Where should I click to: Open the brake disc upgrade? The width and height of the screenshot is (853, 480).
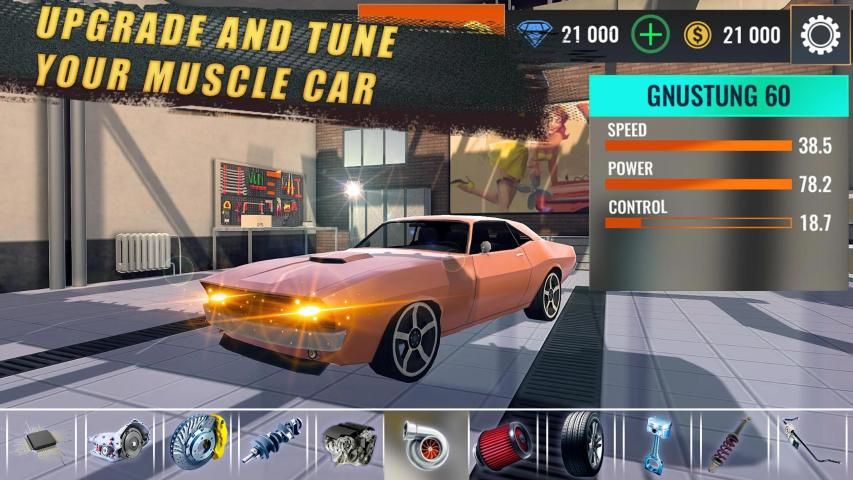[196, 443]
